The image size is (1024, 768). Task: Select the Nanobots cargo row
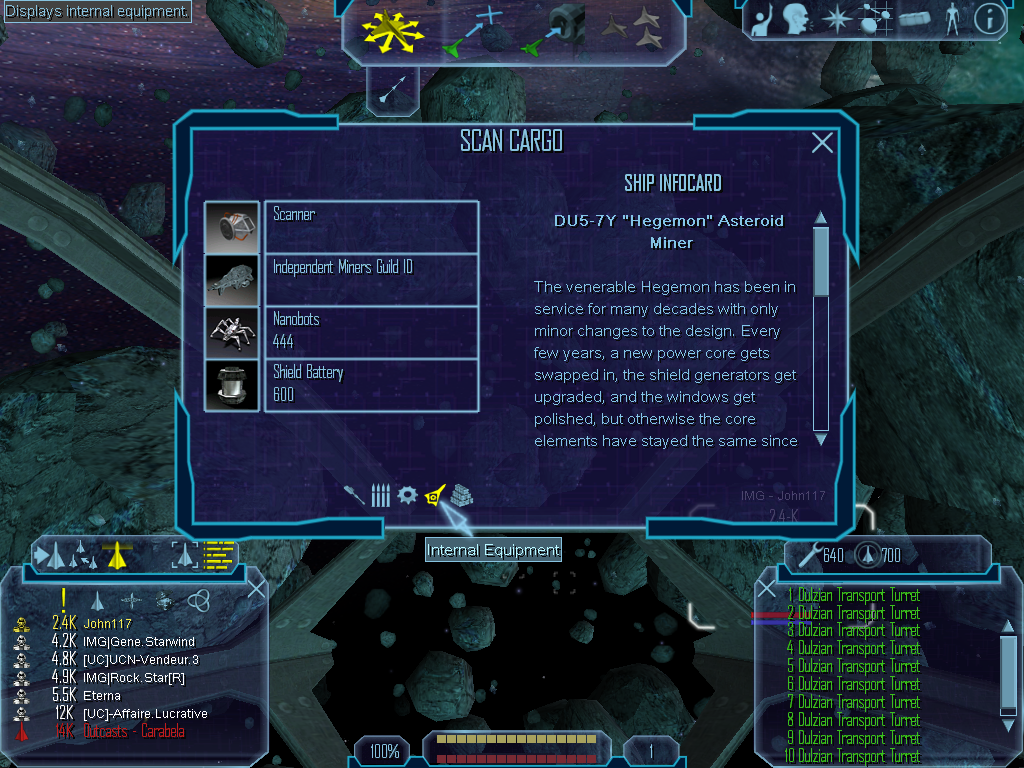coord(371,331)
